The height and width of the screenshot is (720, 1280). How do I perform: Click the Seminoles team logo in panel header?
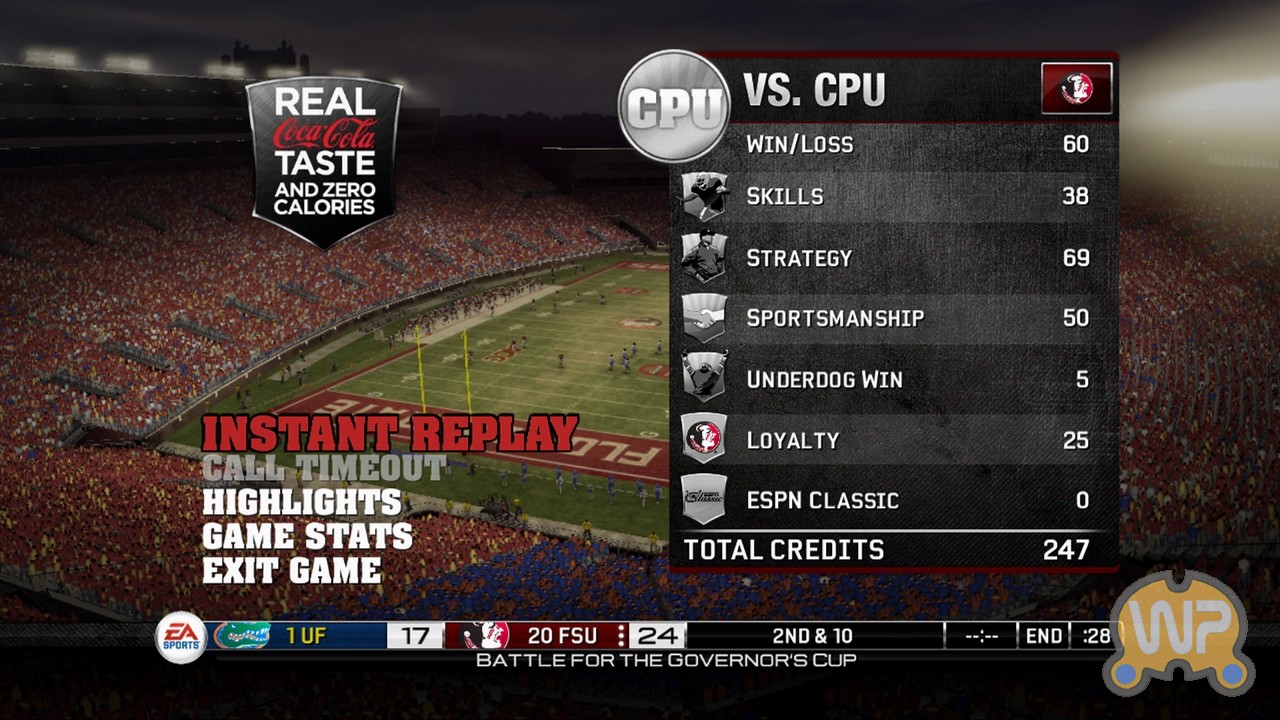click(1076, 88)
